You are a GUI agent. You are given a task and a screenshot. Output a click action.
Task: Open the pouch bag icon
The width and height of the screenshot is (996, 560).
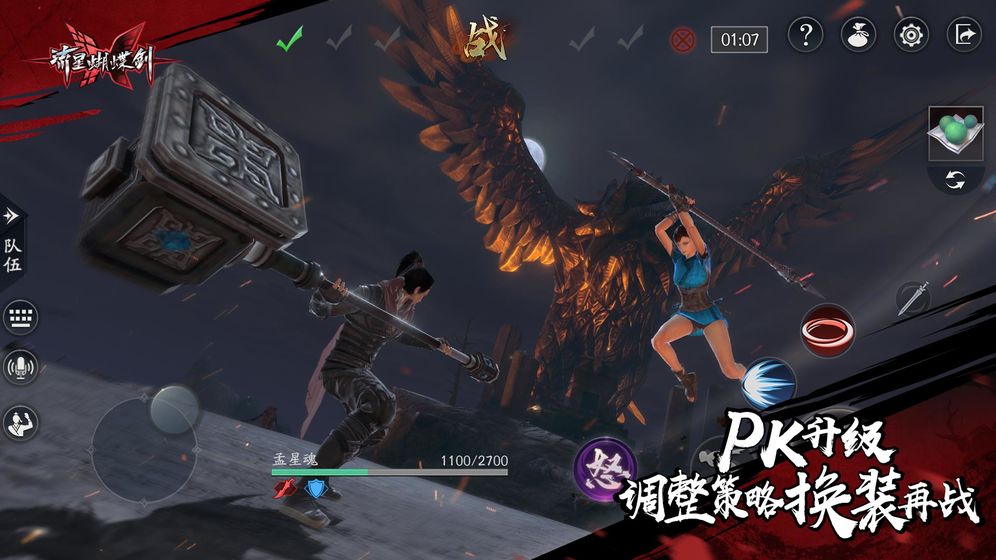pyautogui.click(x=859, y=35)
